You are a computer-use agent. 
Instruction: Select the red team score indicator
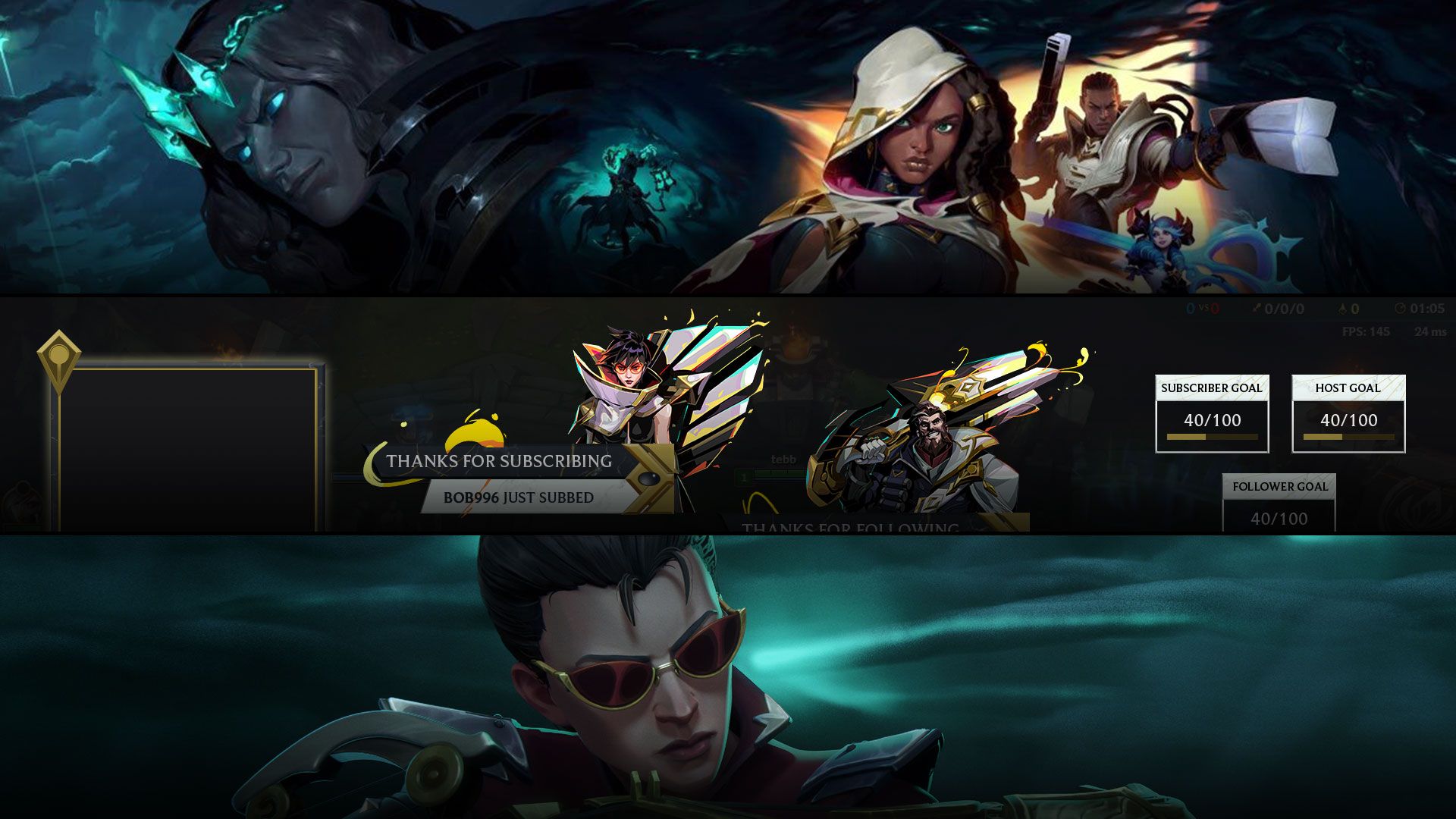pos(1213,308)
